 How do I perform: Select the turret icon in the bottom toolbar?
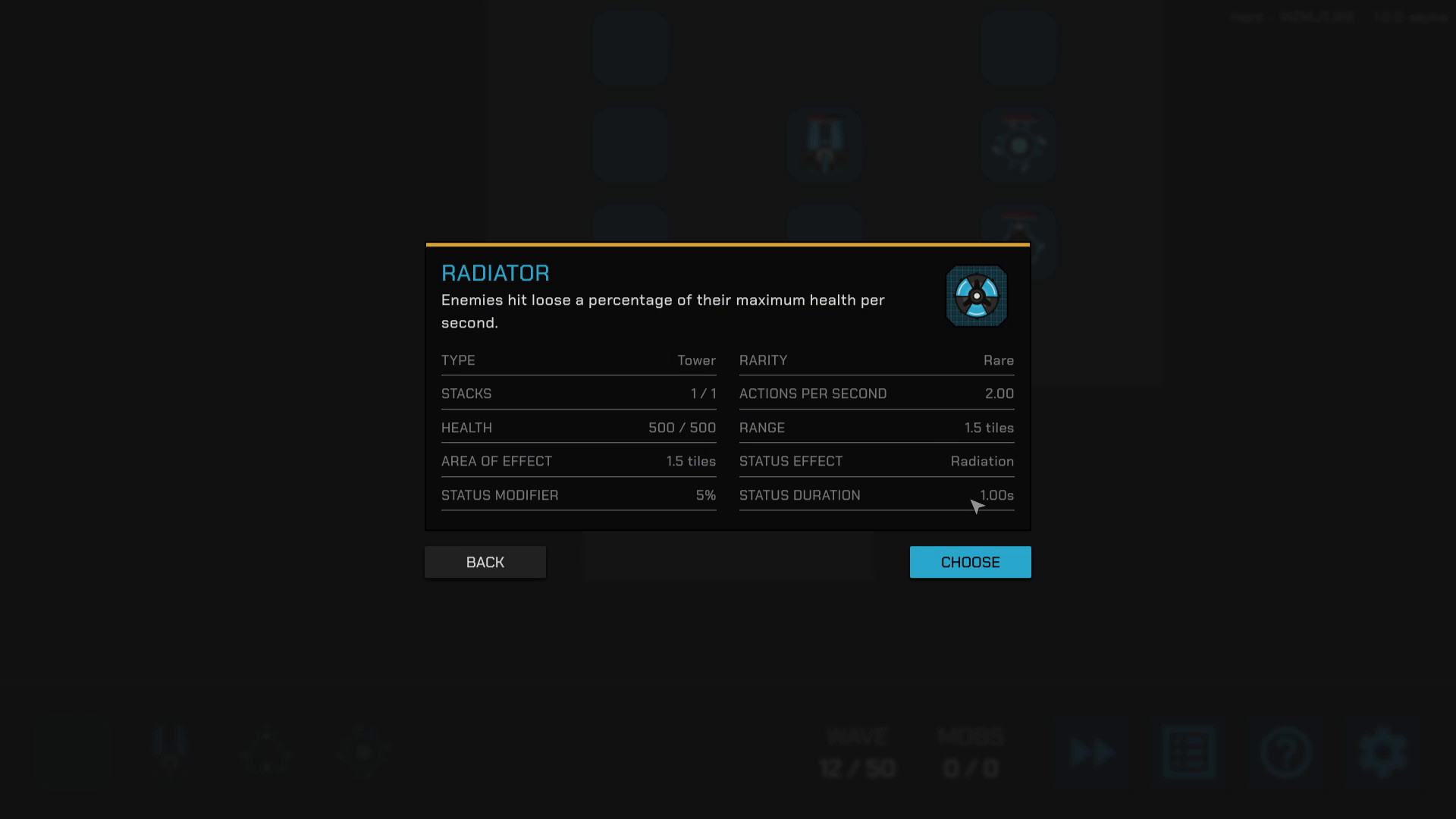(171, 751)
